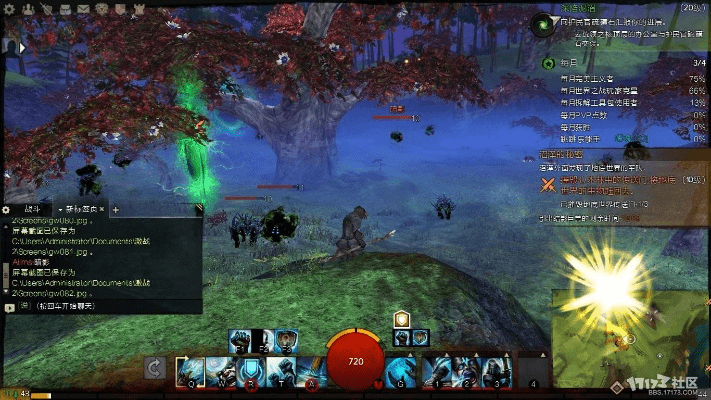Open the guild shield icon

pos(122,8)
